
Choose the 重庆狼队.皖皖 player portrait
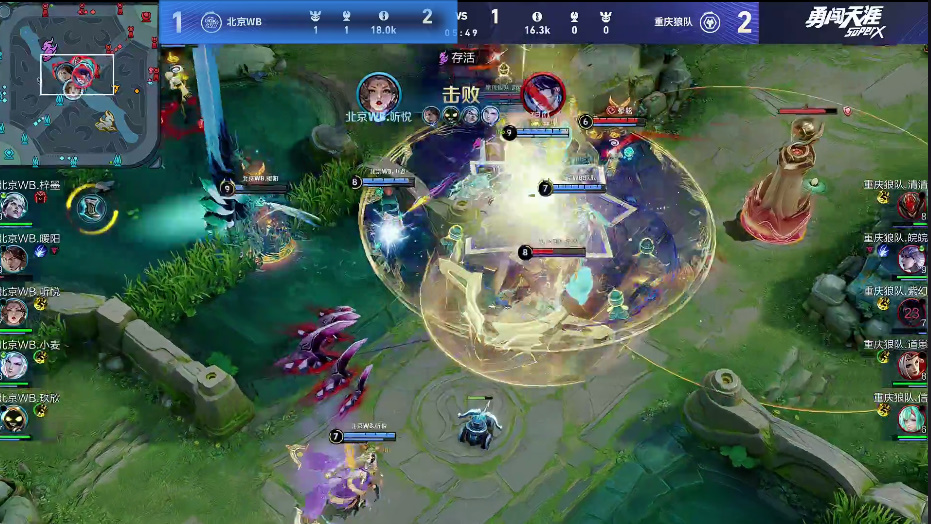[912, 260]
